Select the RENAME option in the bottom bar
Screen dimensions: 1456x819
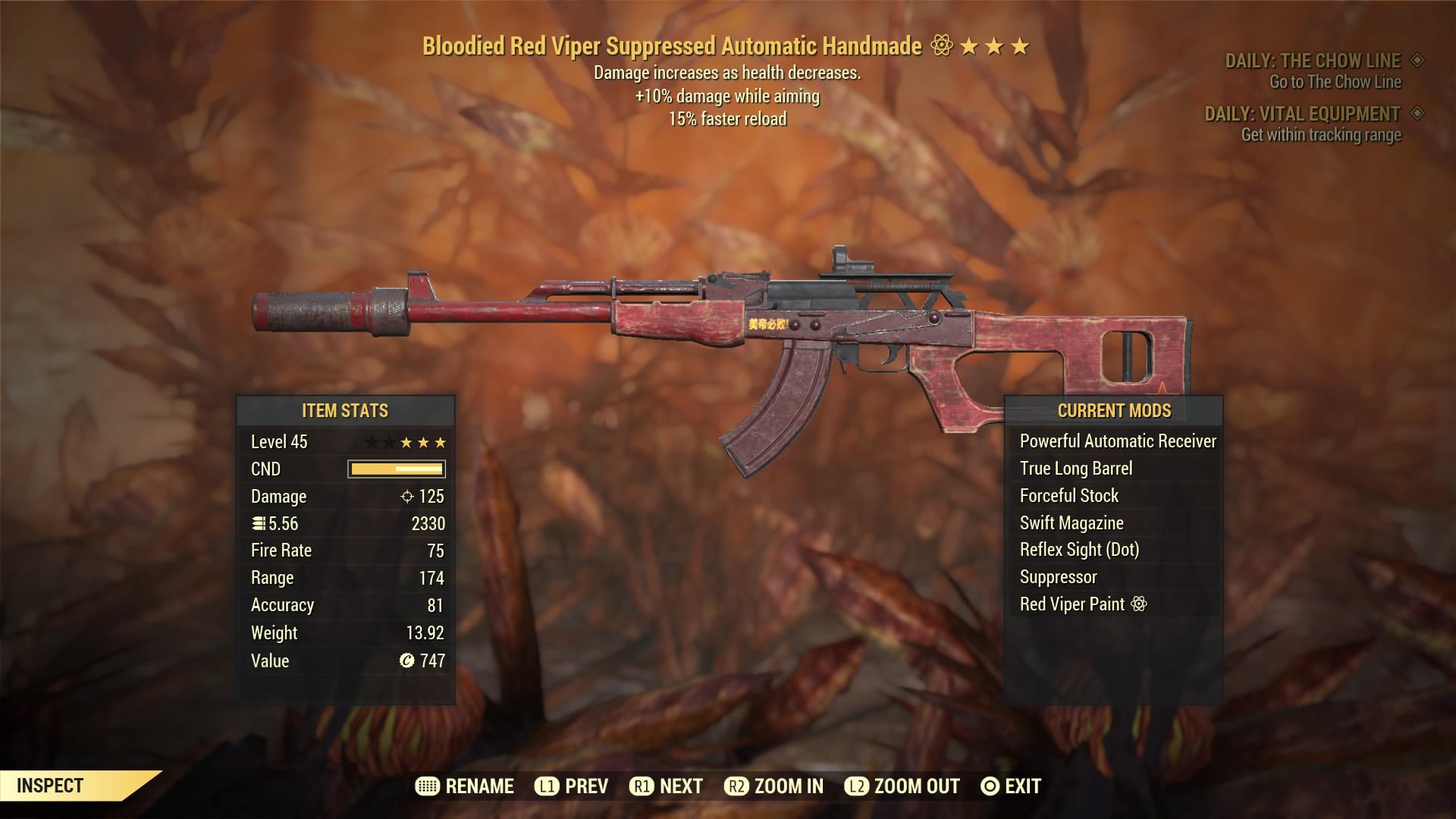pyautogui.click(x=465, y=786)
